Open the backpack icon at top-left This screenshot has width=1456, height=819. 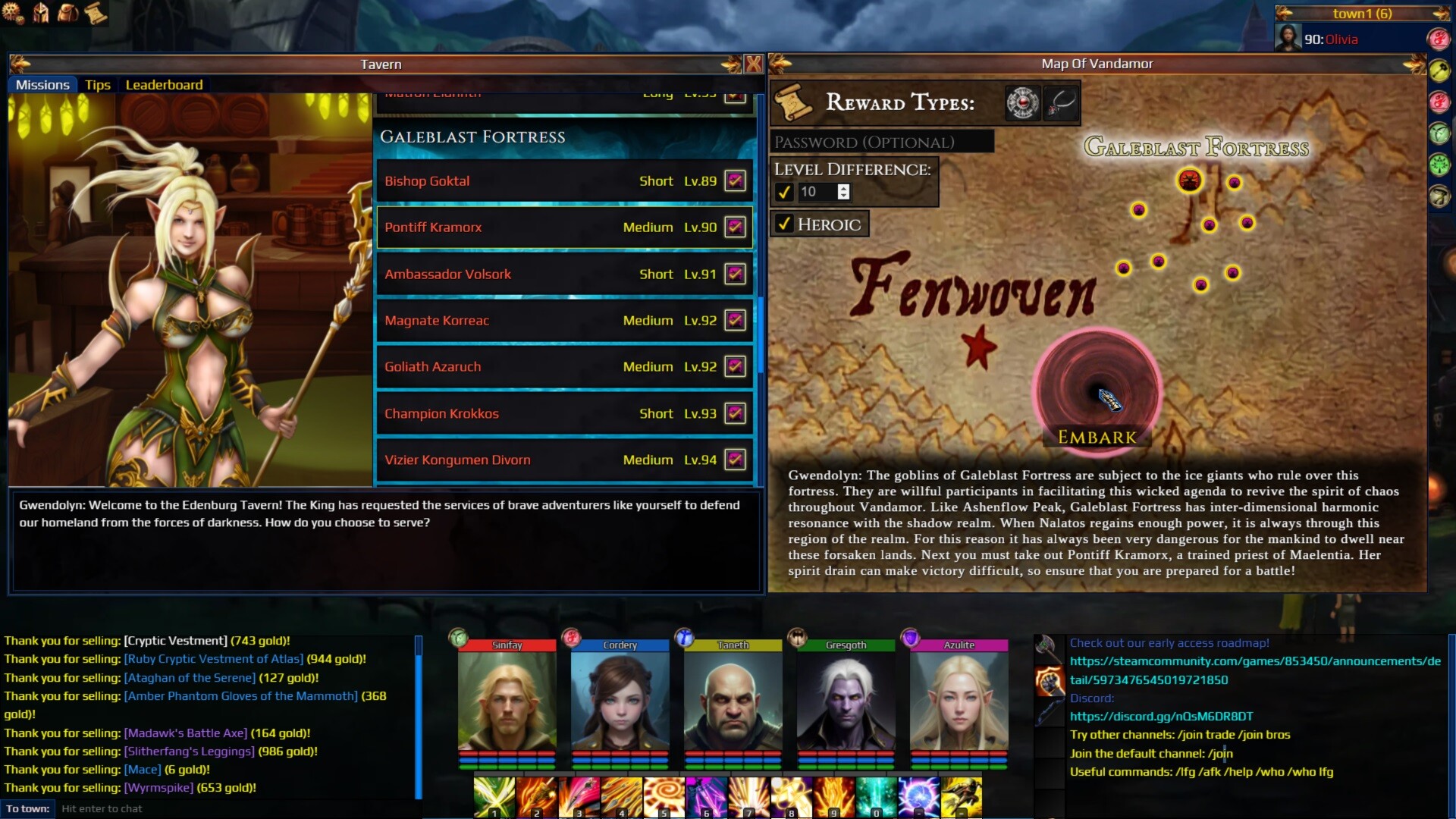67,12
